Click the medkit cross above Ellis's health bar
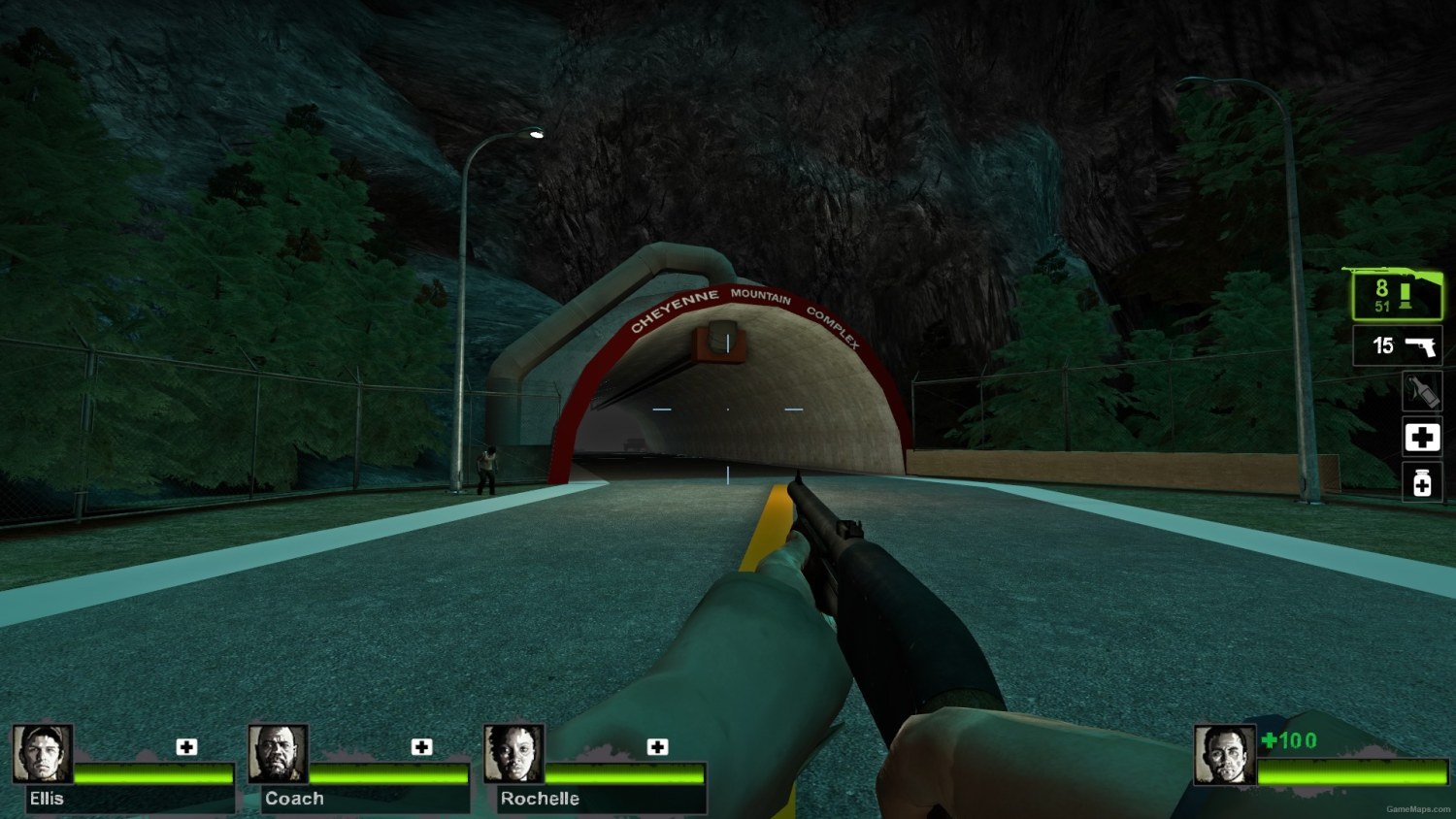 click(185, 747)
